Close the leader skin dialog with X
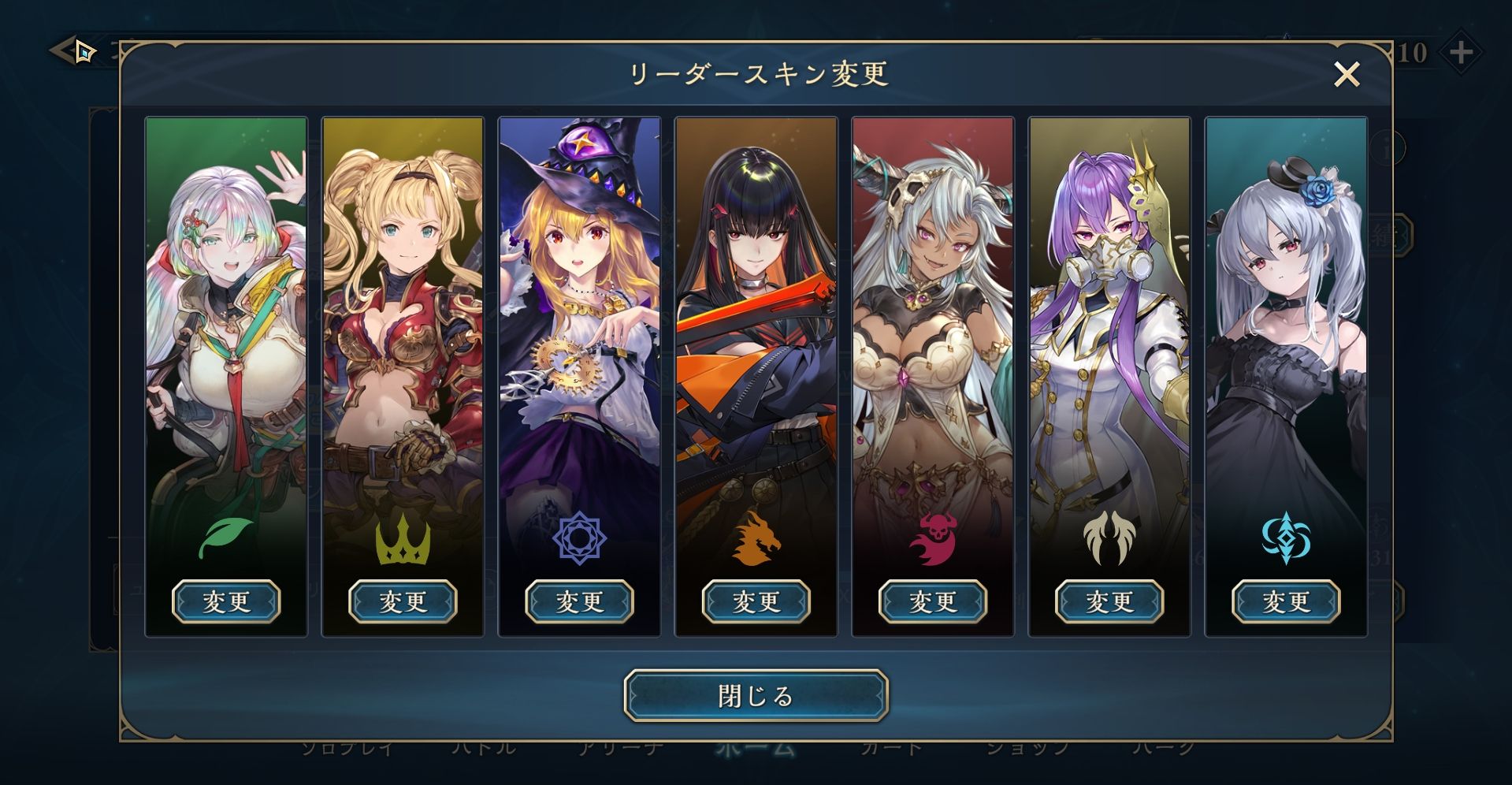The height and width of the screenshot is (785, 1512). [x=1347, y=75]
